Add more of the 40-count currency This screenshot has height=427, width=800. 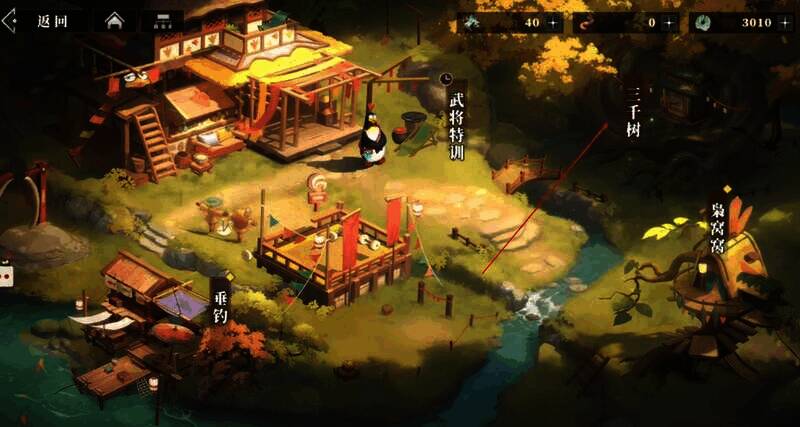point(552,22)
